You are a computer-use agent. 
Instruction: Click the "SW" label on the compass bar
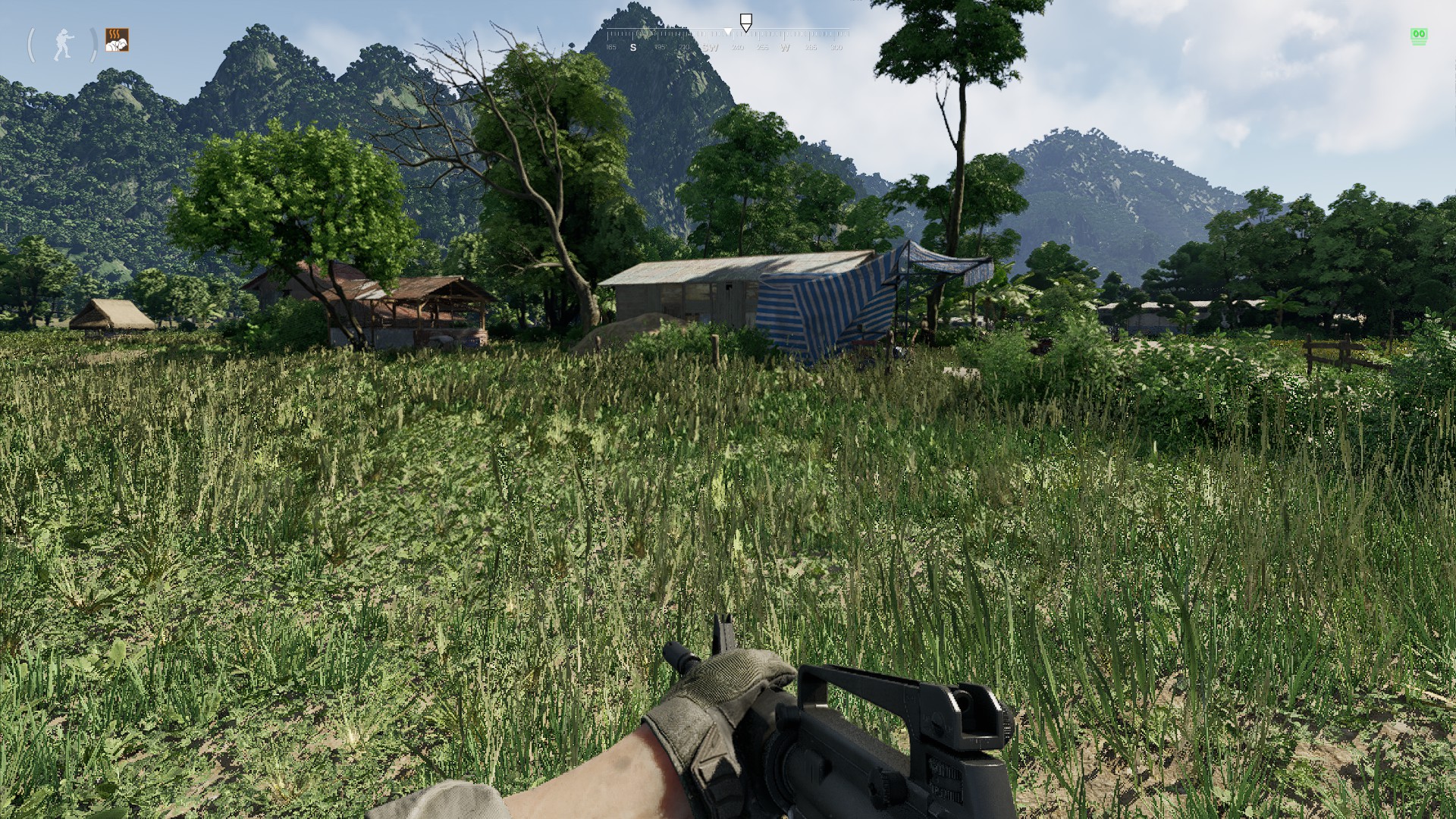point(711,47)
